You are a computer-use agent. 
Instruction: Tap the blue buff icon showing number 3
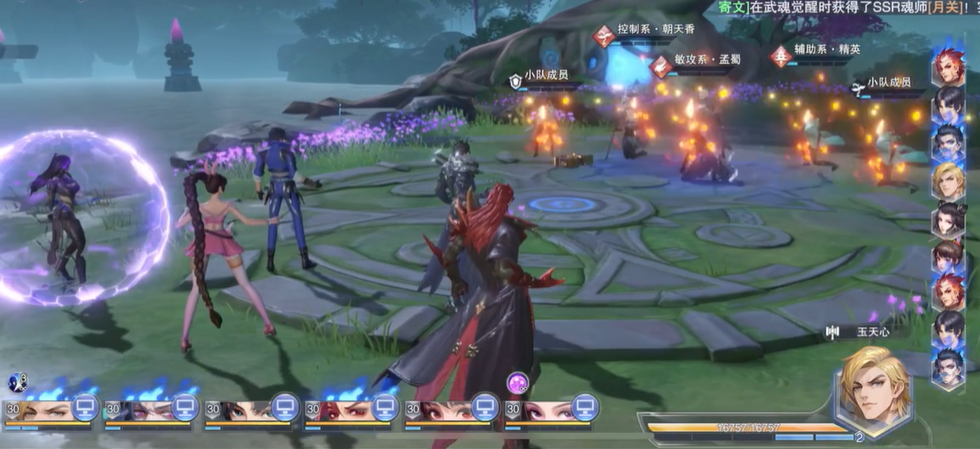click(x=17, y=381)
